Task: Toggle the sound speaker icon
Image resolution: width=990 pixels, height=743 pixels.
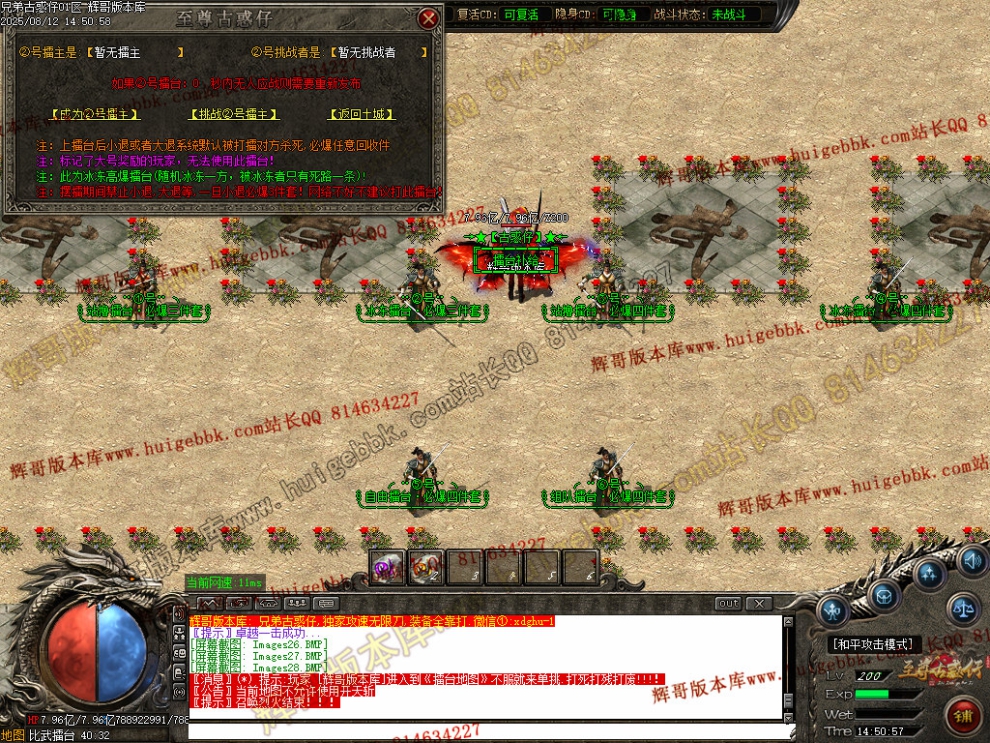Action: [971, 560]
